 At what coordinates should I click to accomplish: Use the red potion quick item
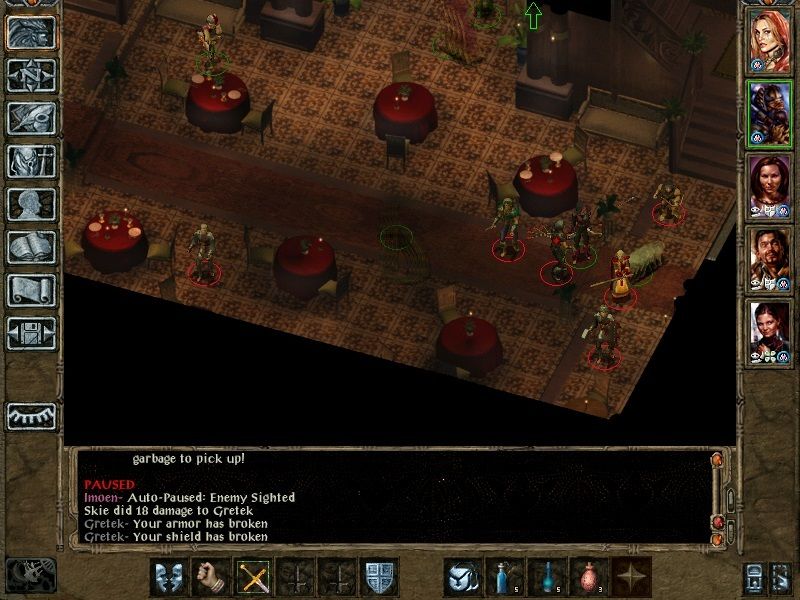click(589, 577)
